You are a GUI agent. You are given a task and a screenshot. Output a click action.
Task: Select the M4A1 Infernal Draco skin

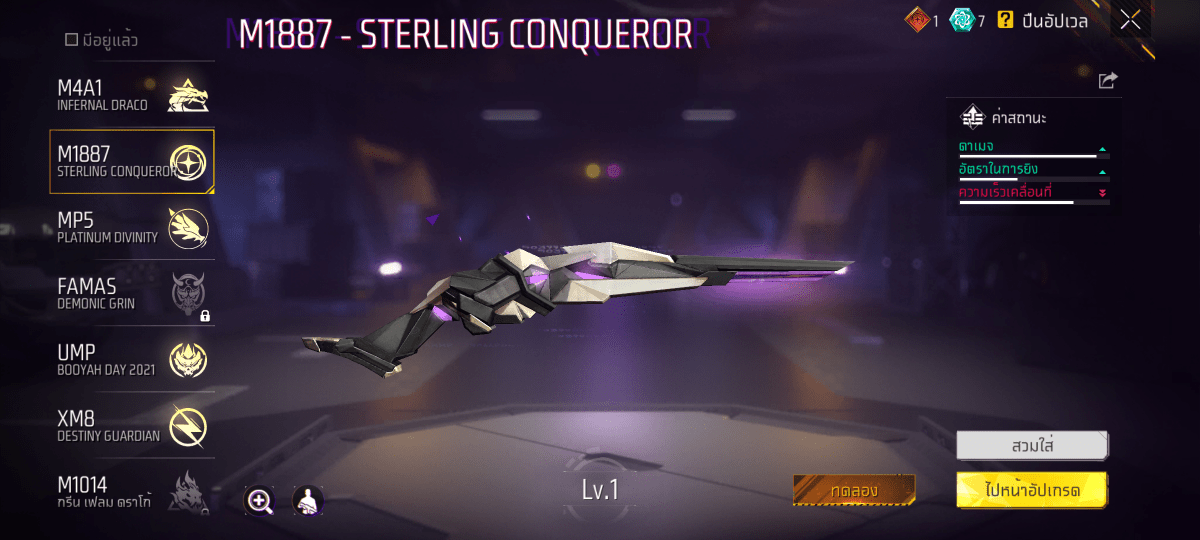pos(132,96)
